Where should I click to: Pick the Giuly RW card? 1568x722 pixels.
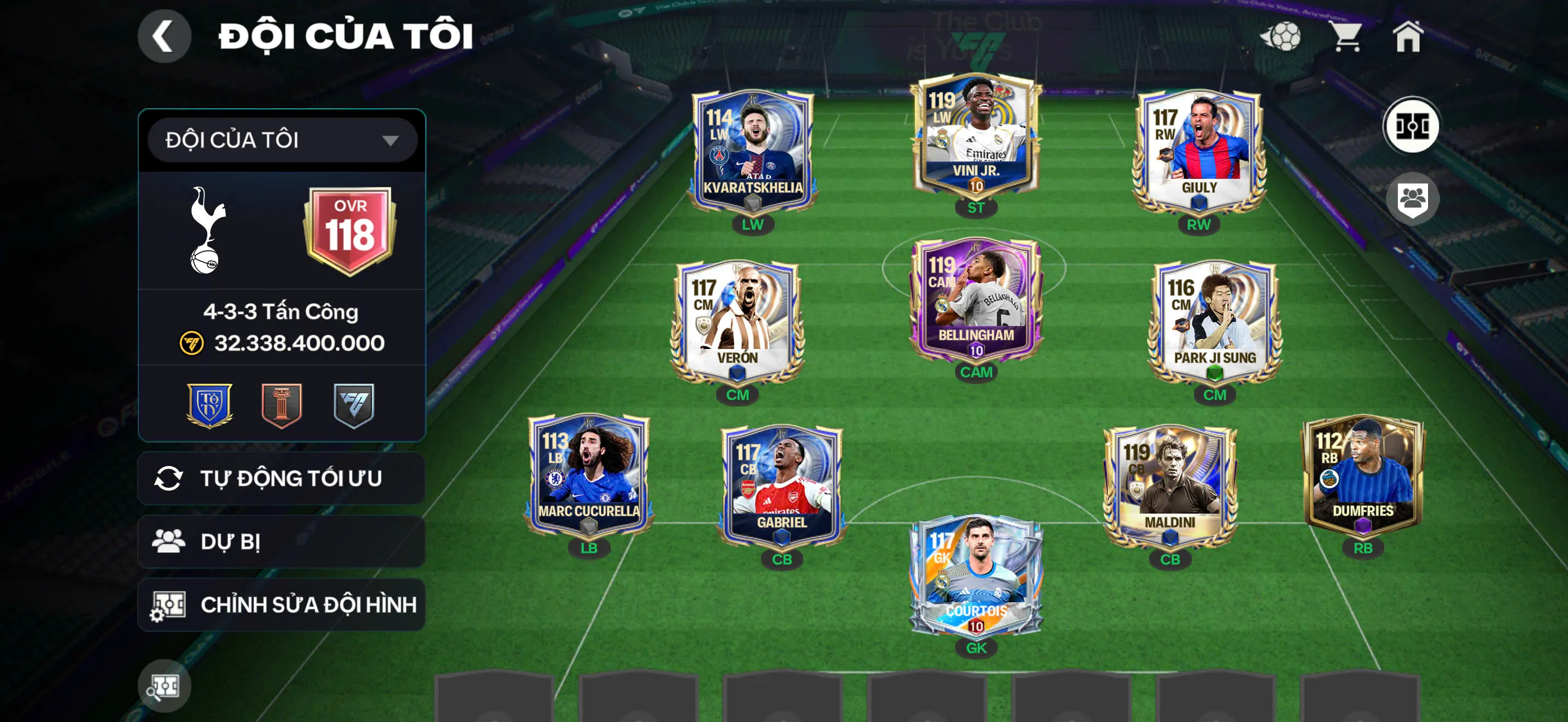tap(1198, 152)
